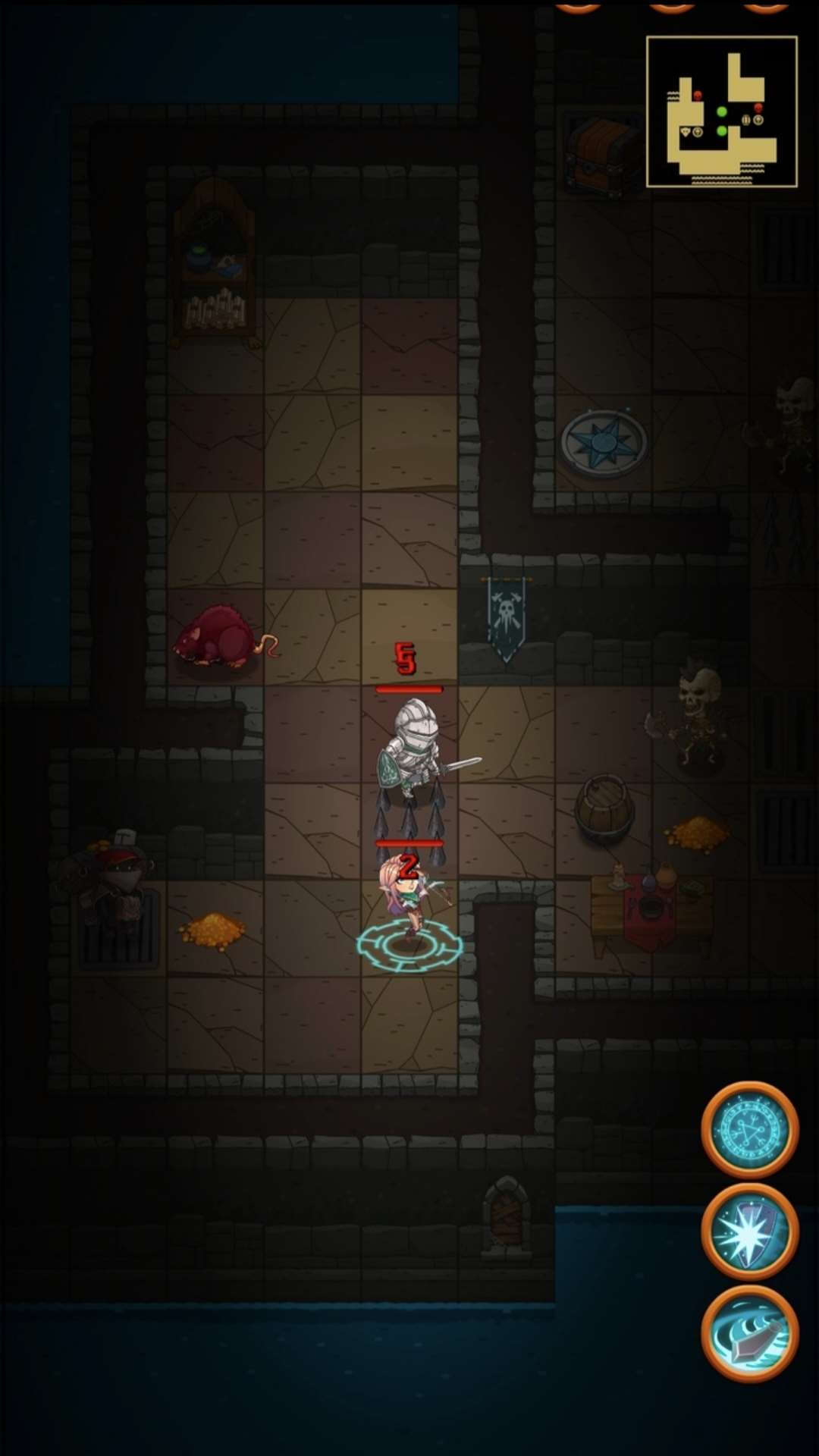Trigger the whirlwind blade ability
Screen dimensions: 819x1456
coord(749,1333)
